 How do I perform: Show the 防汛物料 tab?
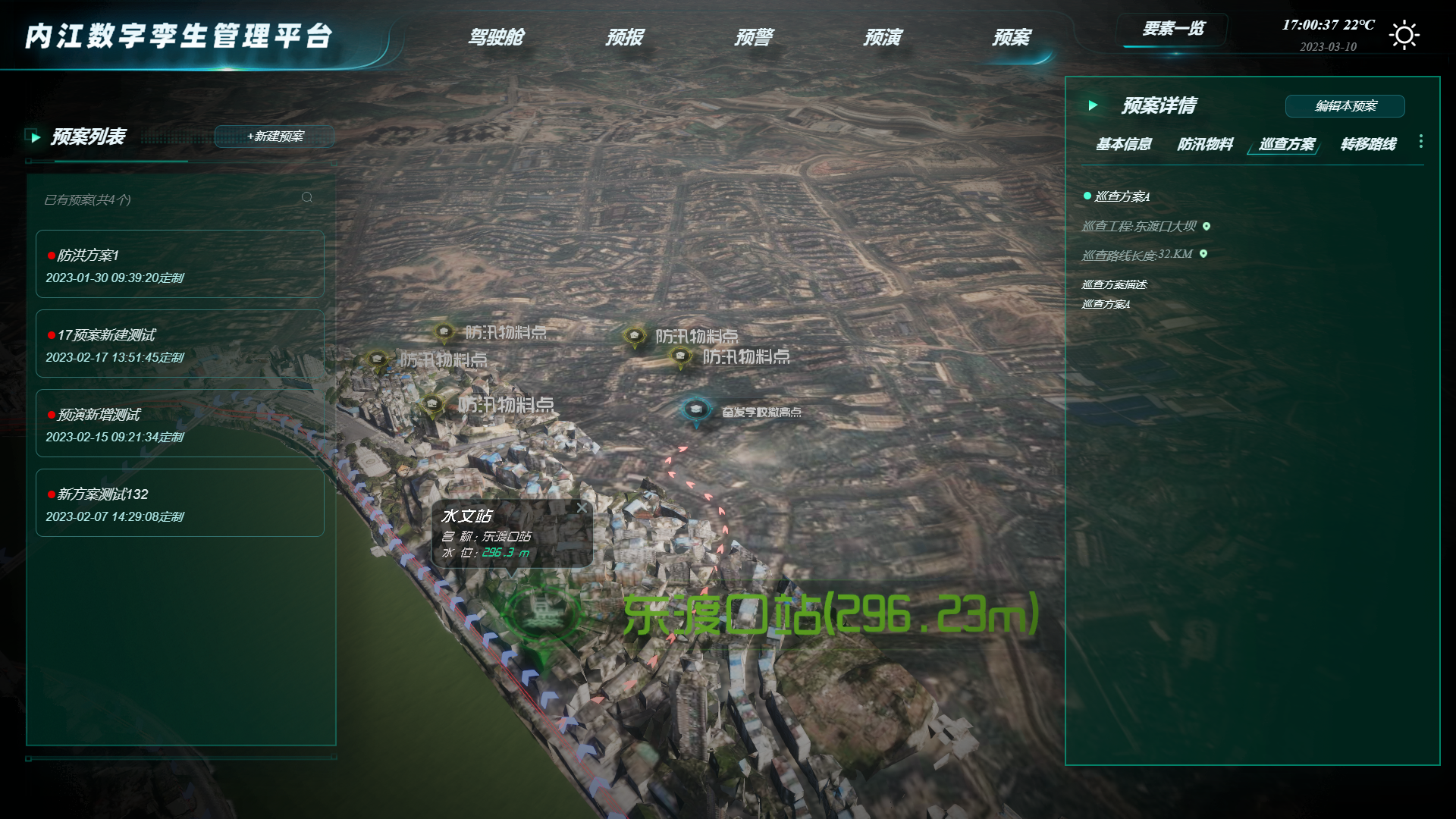coord(1205,144)
